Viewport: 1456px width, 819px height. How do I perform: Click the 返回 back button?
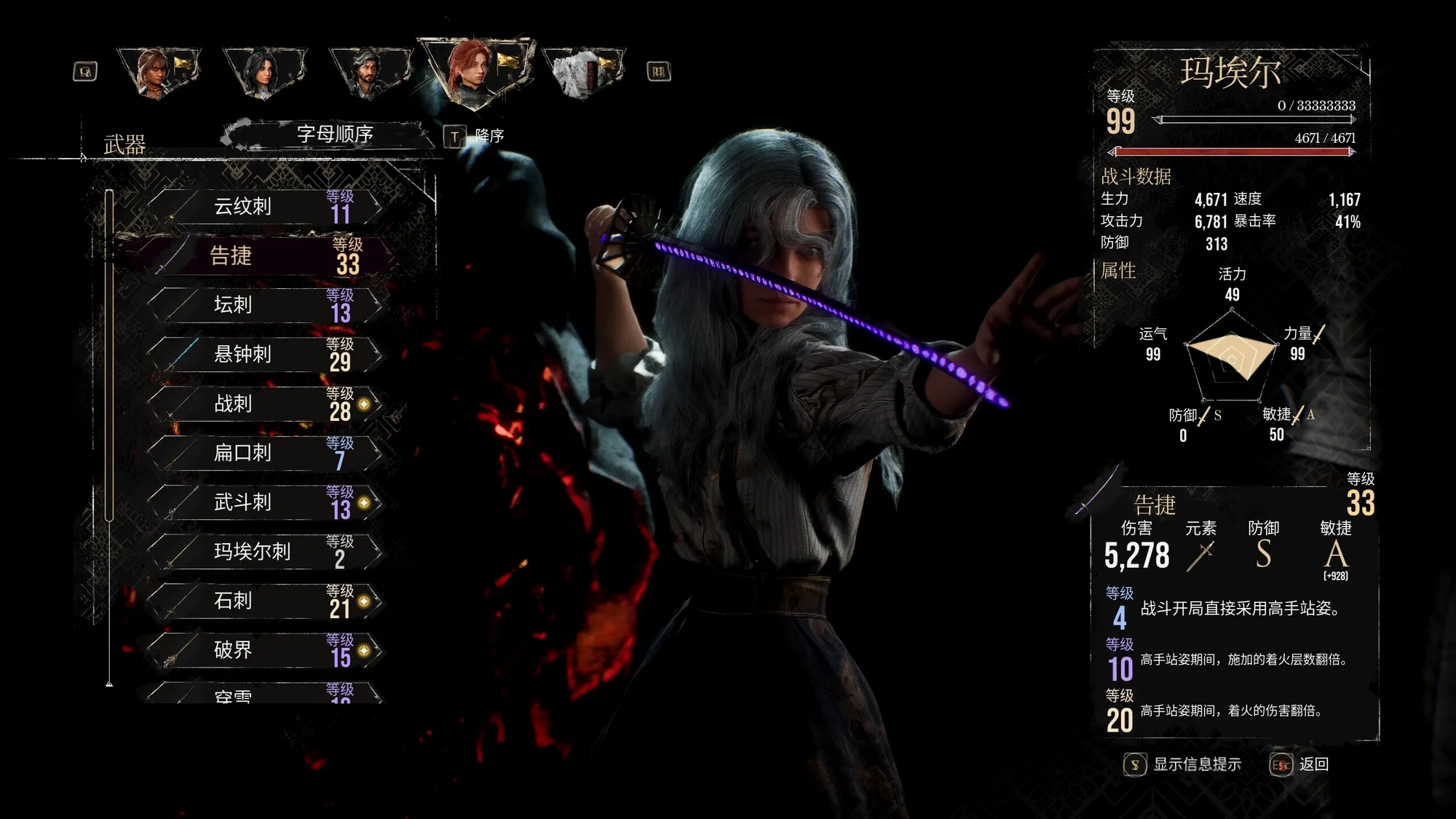coord(1300,764)
